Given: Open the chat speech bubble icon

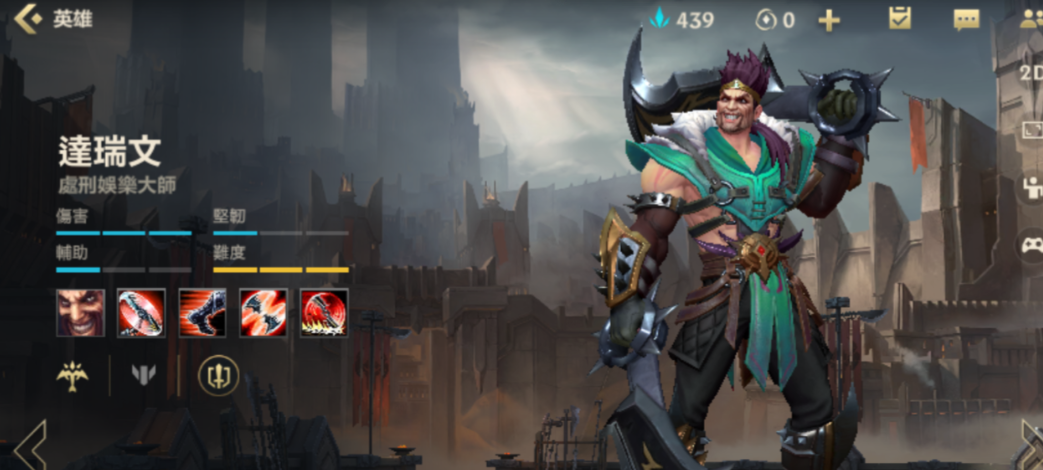Looking at the screenshot, I should pyautogui.click(x=966, y=20).
